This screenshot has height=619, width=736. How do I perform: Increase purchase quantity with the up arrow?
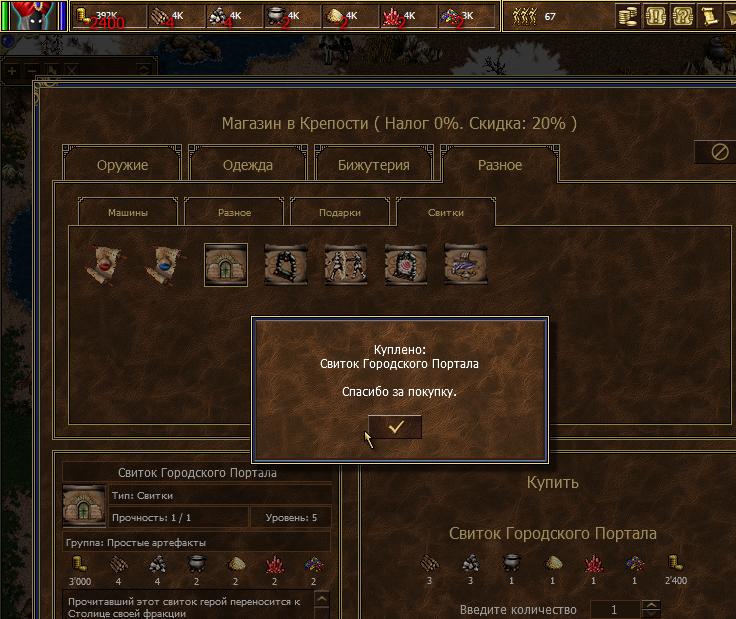pos(650,605)
